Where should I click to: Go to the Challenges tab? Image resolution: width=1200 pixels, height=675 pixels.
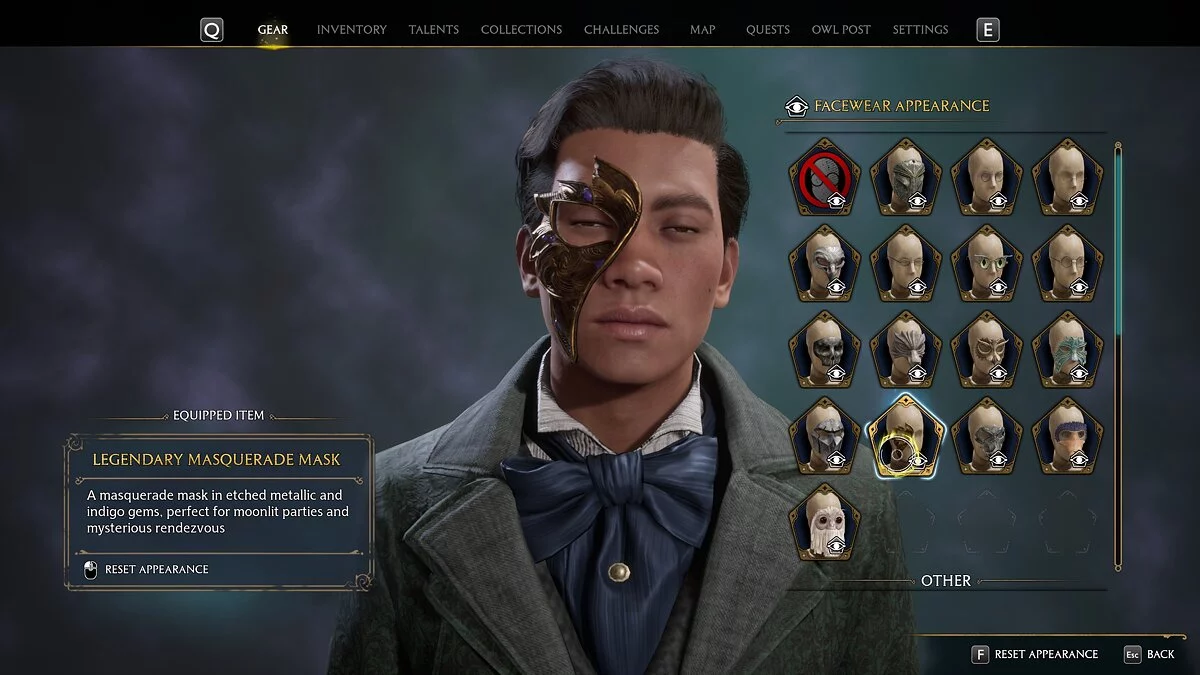pyautogui.click(x=621, y=30)
